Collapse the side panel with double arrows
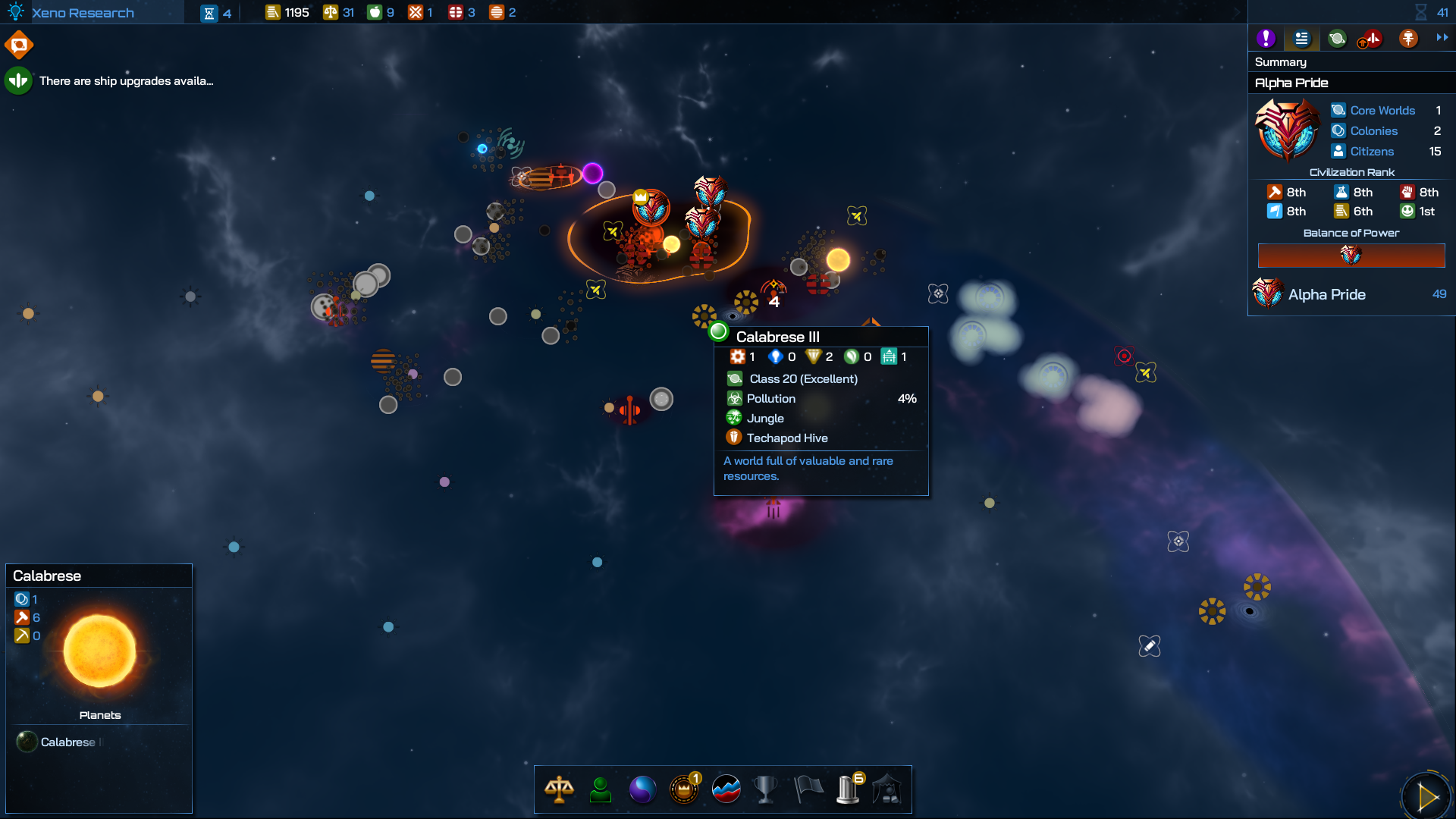Image resolution: width=1456 pixels, height=819 pixels. pyautogui.click(x=1442, y=37)
